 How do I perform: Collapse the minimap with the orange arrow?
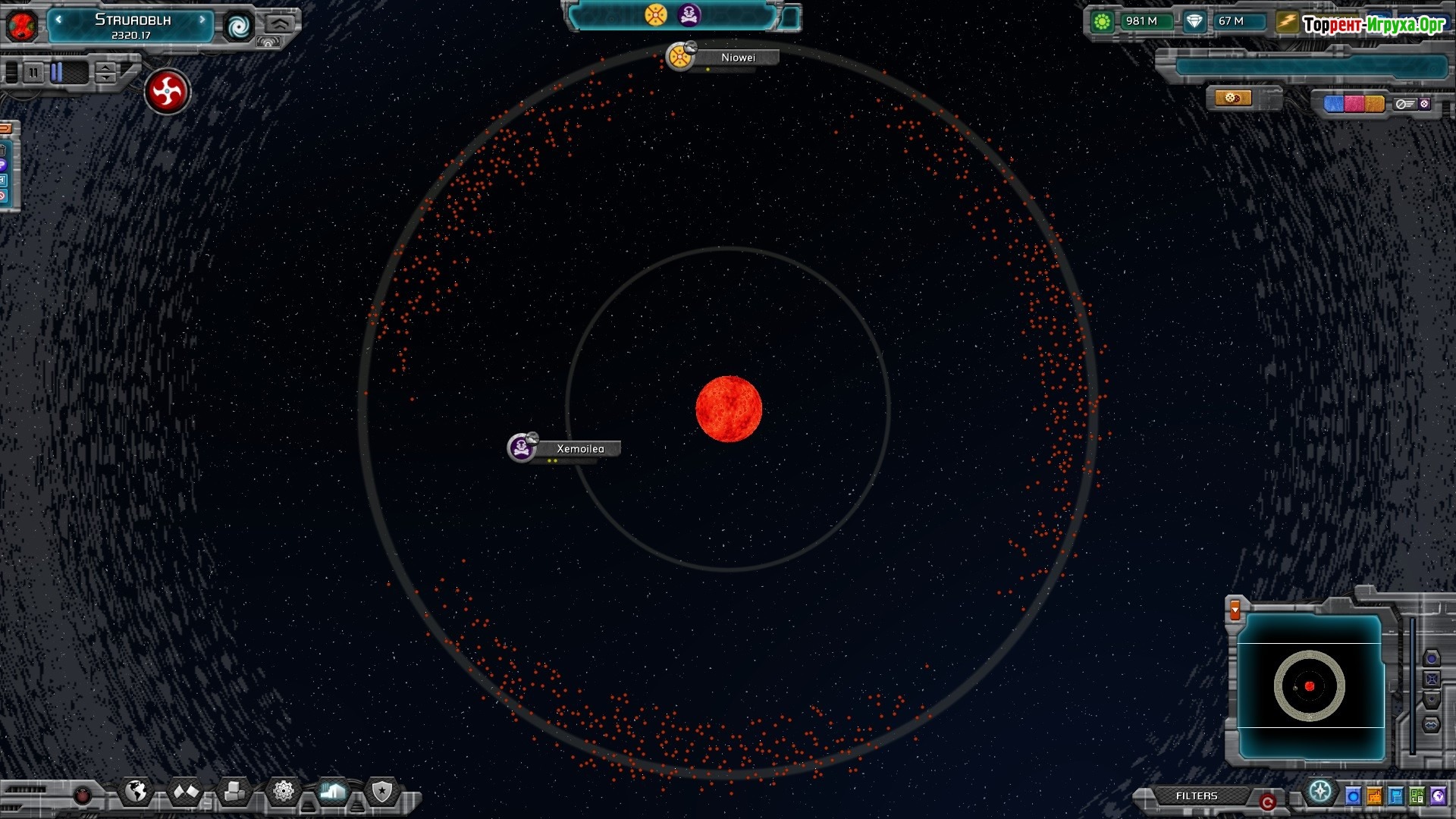pos(1235,609)
